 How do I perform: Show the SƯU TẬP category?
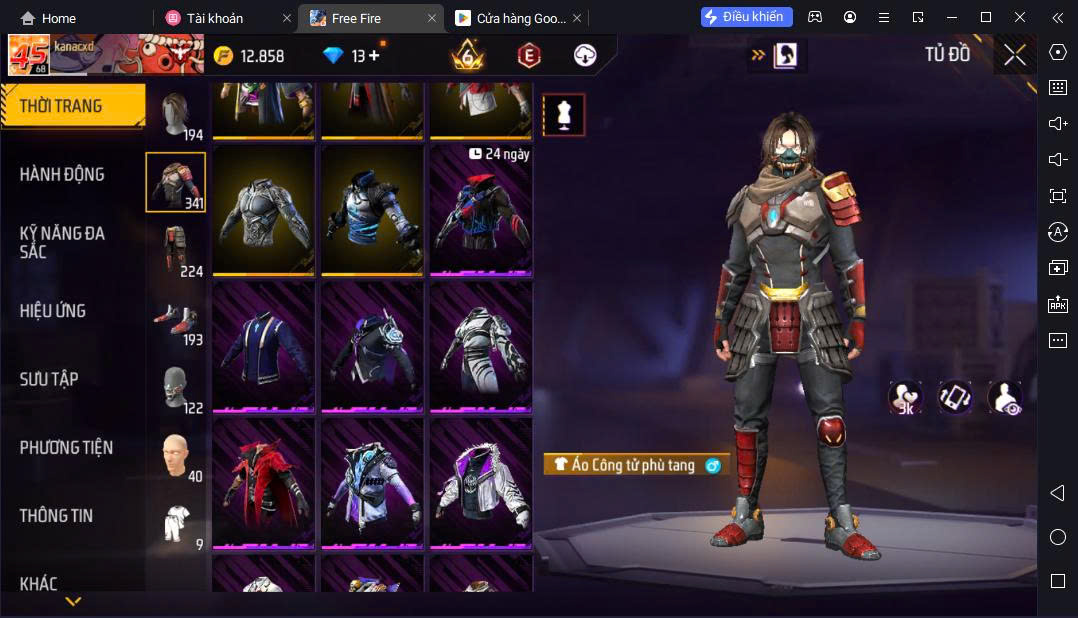pos(49,379)
